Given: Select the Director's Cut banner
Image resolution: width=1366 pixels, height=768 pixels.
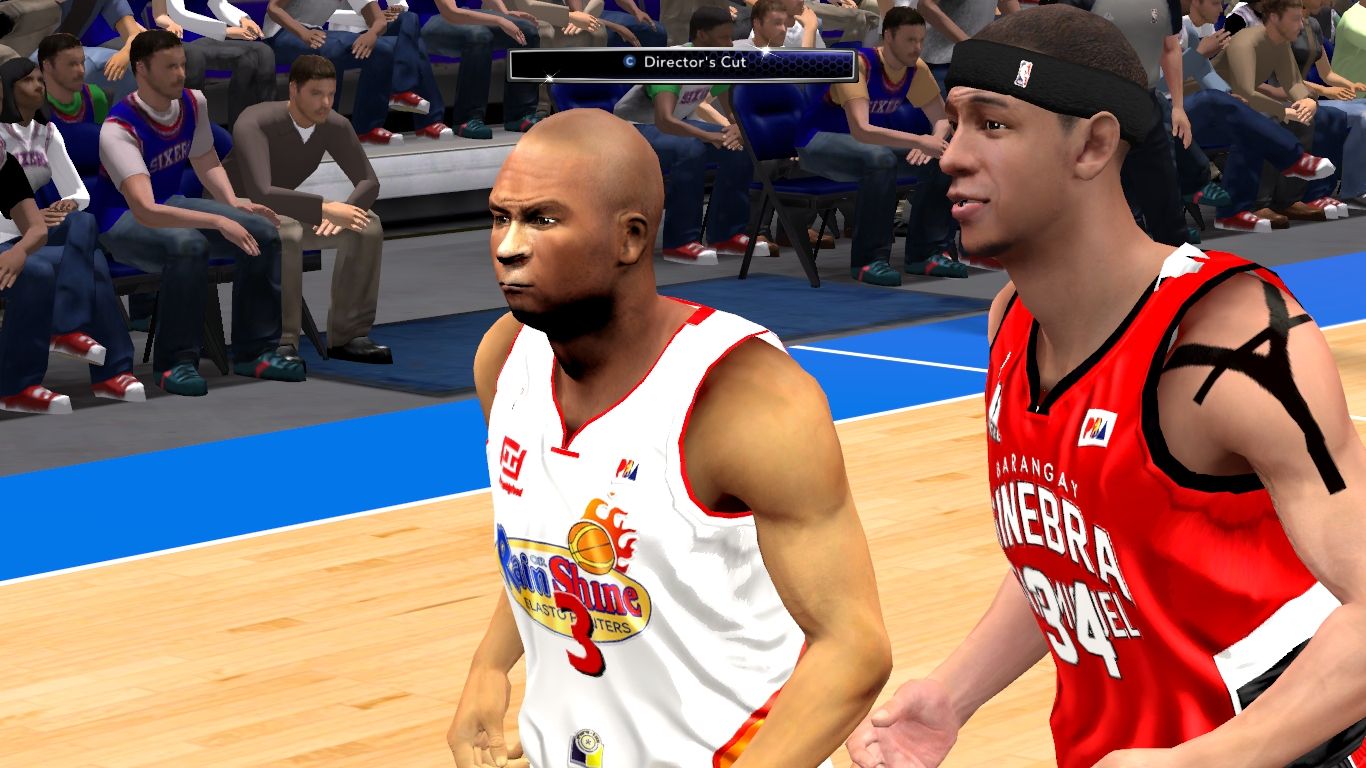Looking at the screenshot, I should coord(682,63).
